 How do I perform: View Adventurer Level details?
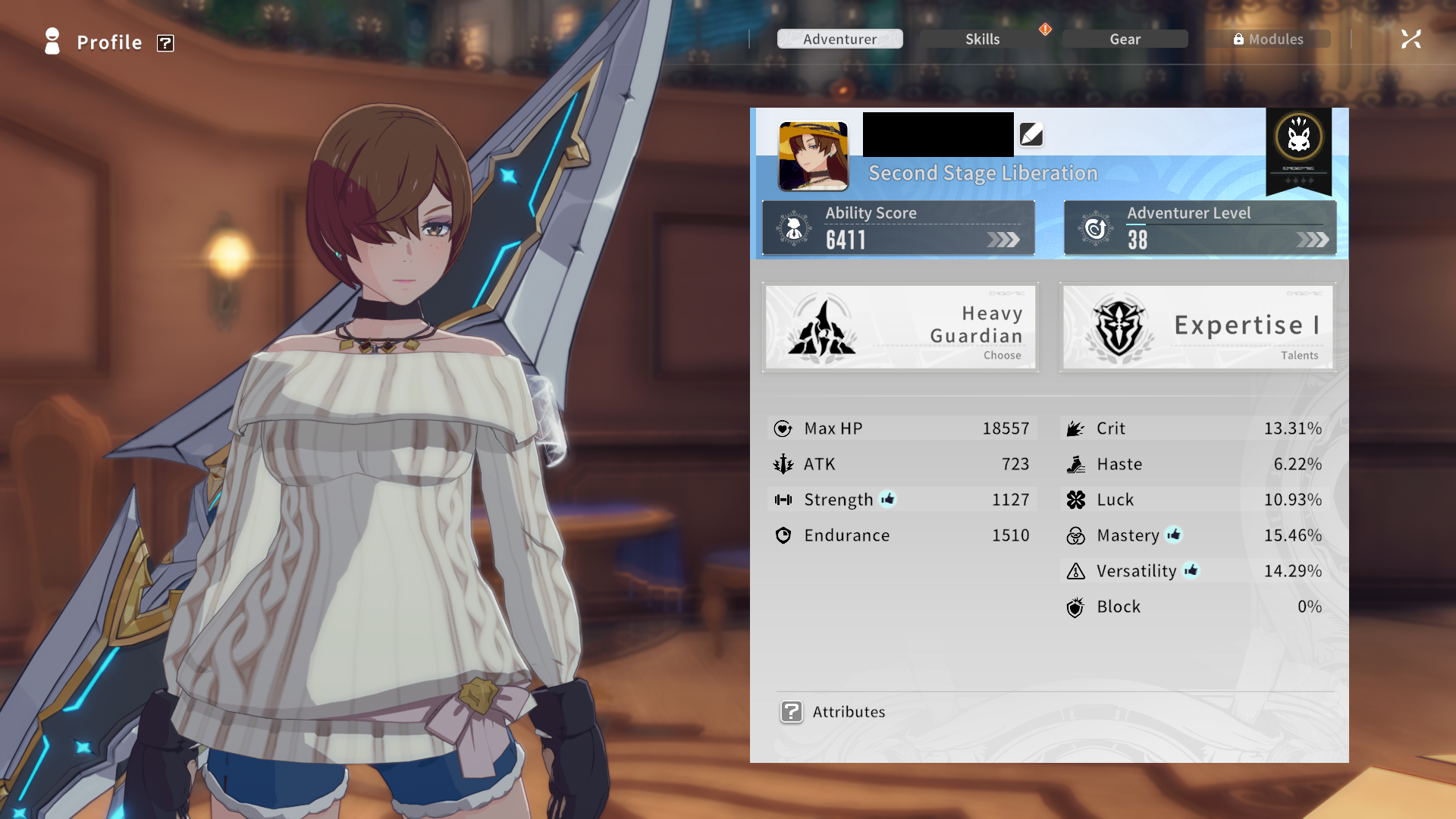coord(1200,227)
